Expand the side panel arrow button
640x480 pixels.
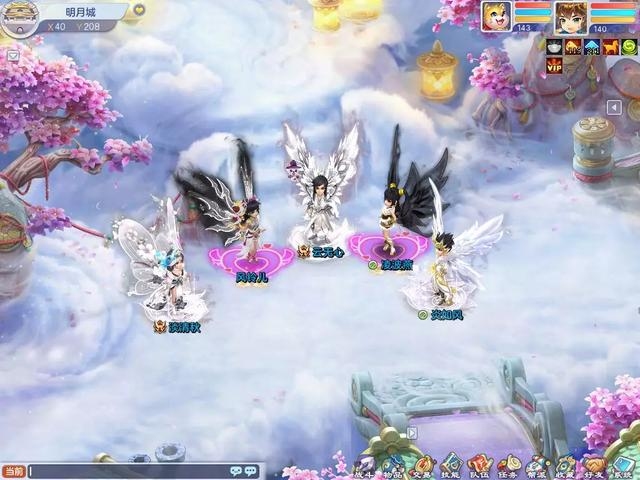615,107
